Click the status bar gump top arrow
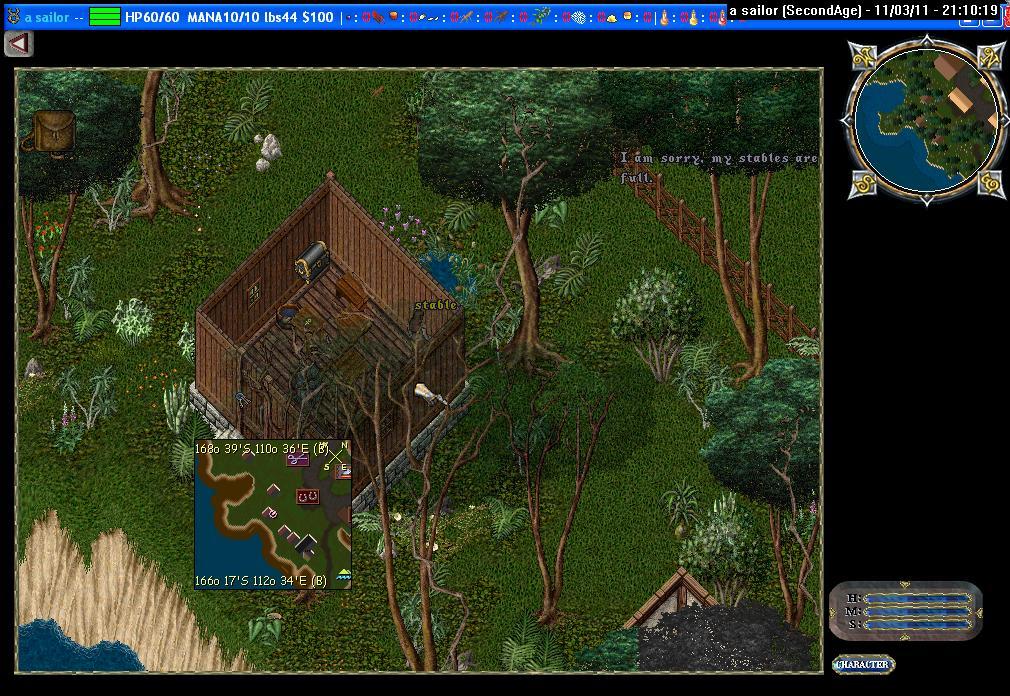 (905, 585)
